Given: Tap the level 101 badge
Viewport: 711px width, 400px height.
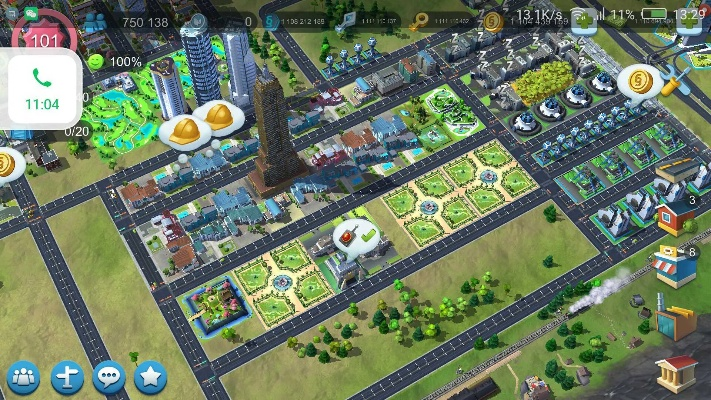Looking at the screenshot, I should 44,40.
